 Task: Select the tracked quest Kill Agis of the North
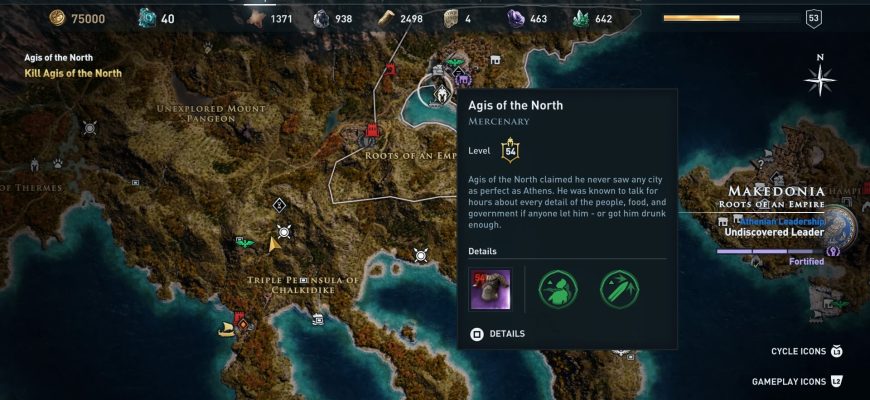coord(73,73)
